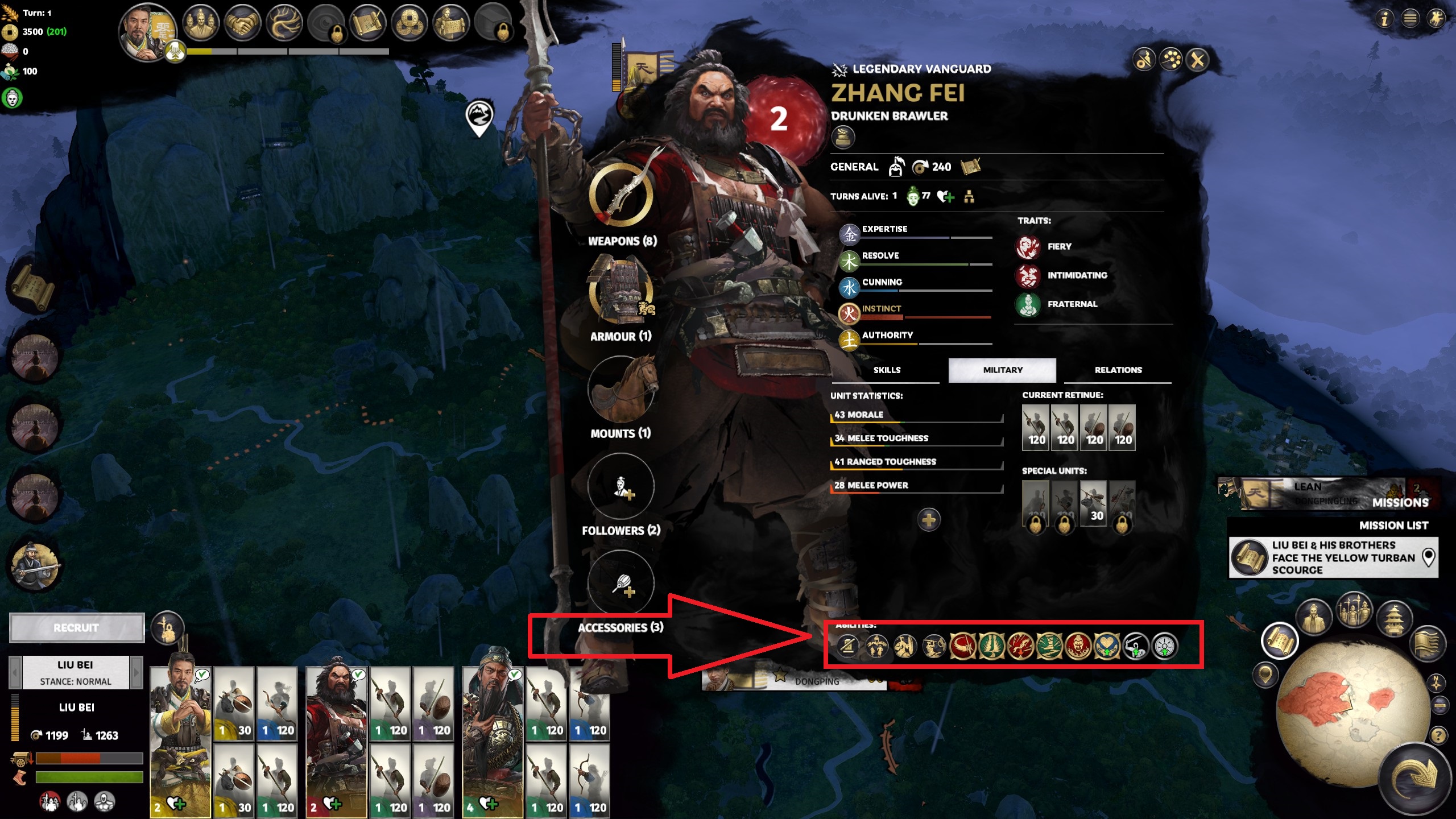Open the Weapons equipment slot
1456x819 pixels.
621,195
